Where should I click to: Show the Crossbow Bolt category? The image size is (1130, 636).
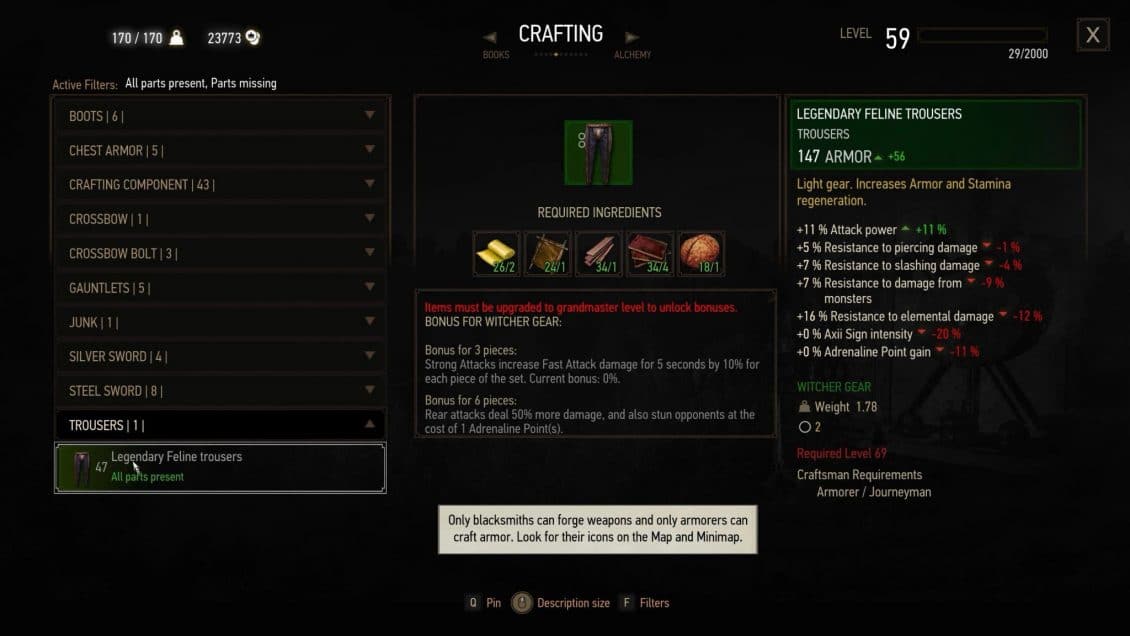(220, 254)
